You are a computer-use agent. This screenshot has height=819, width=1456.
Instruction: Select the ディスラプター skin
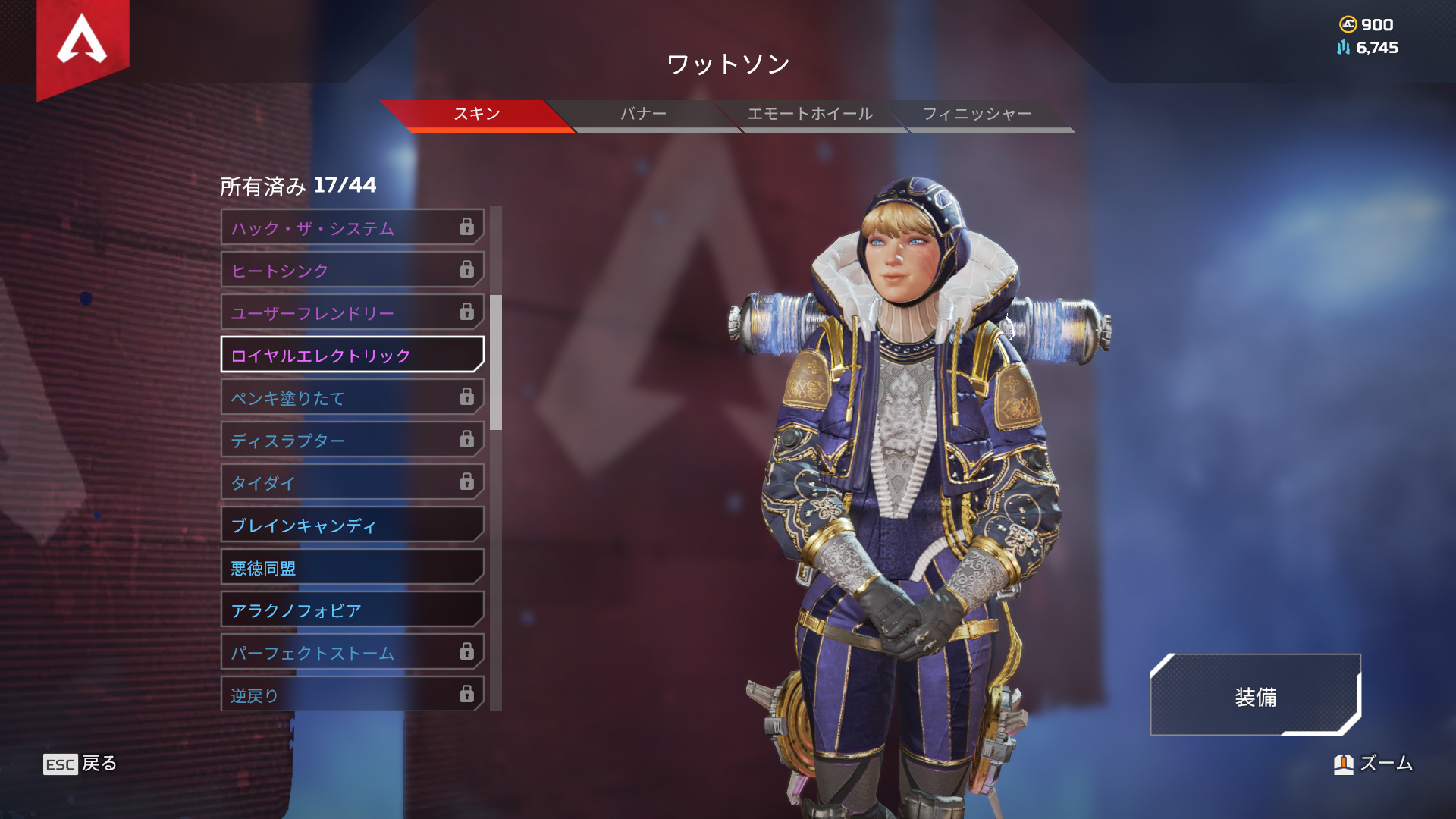coord(352,440)
